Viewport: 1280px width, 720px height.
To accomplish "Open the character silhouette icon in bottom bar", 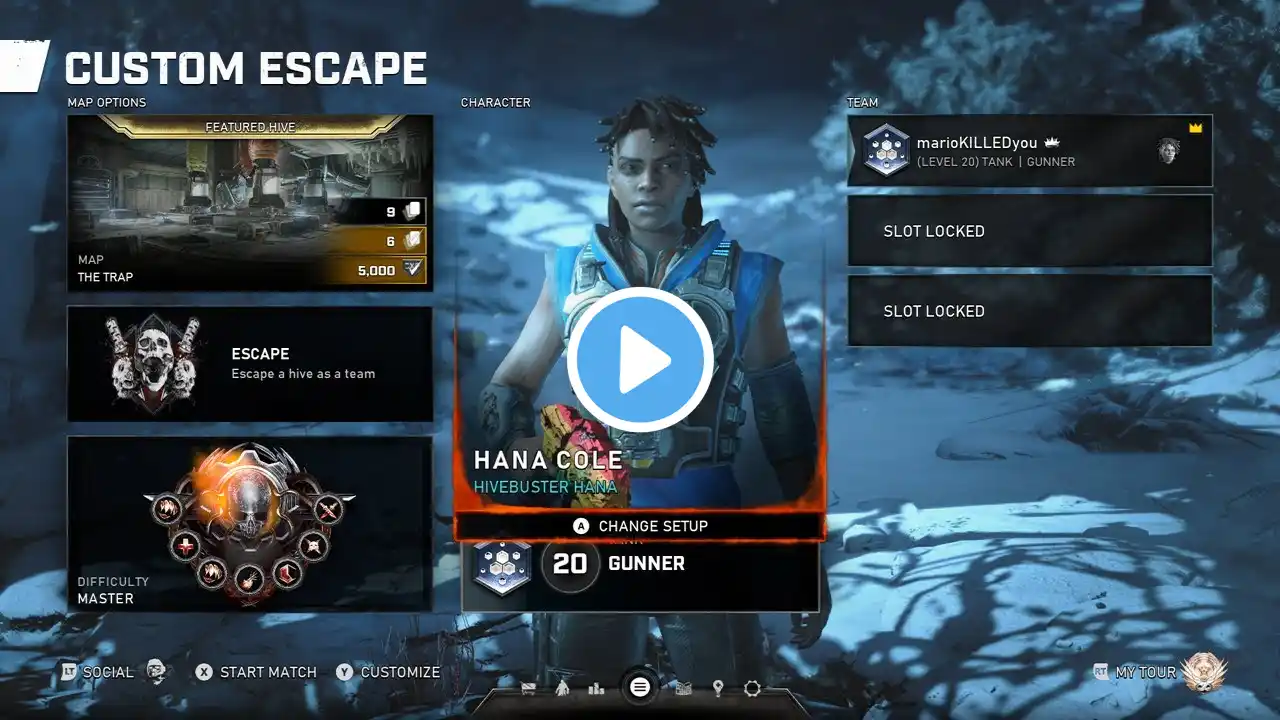I will click(x=562, y=688).
